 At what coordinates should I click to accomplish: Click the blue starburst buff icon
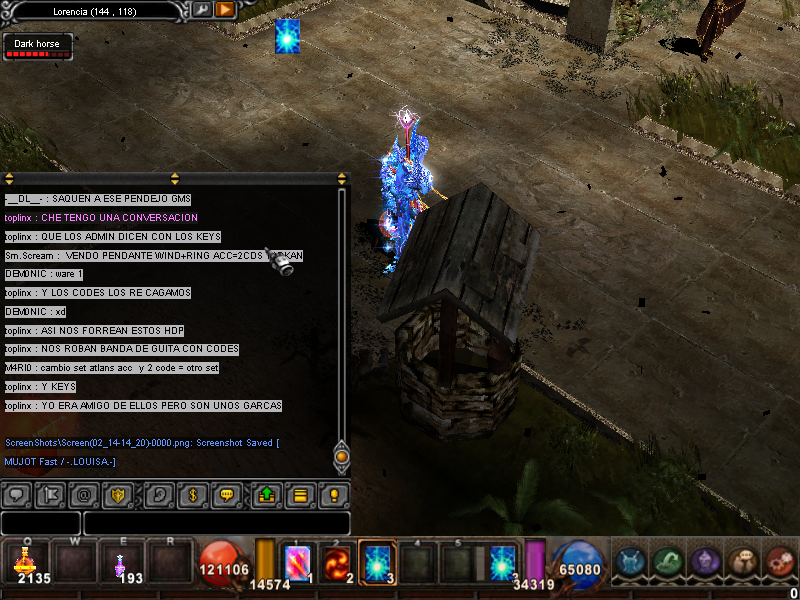(x=288, y=36)
